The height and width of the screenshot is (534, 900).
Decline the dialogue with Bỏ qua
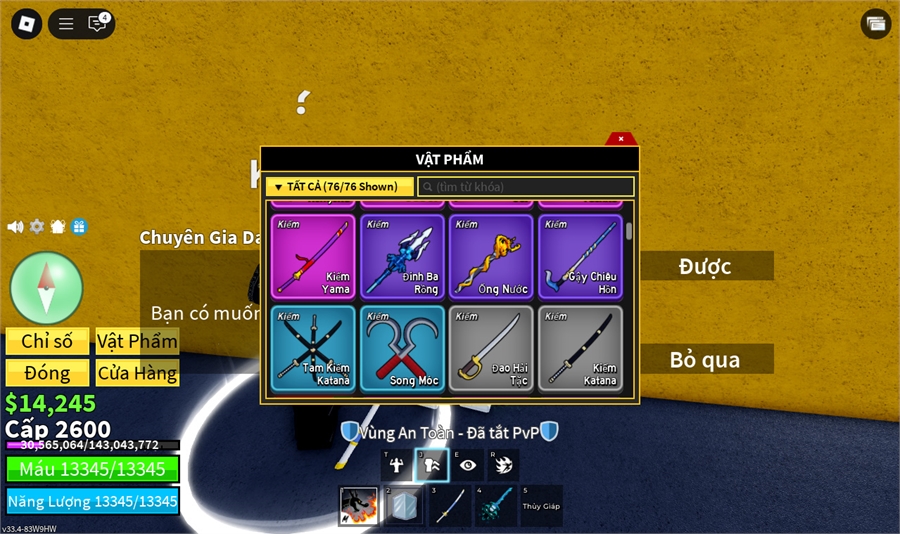point(705,359)
